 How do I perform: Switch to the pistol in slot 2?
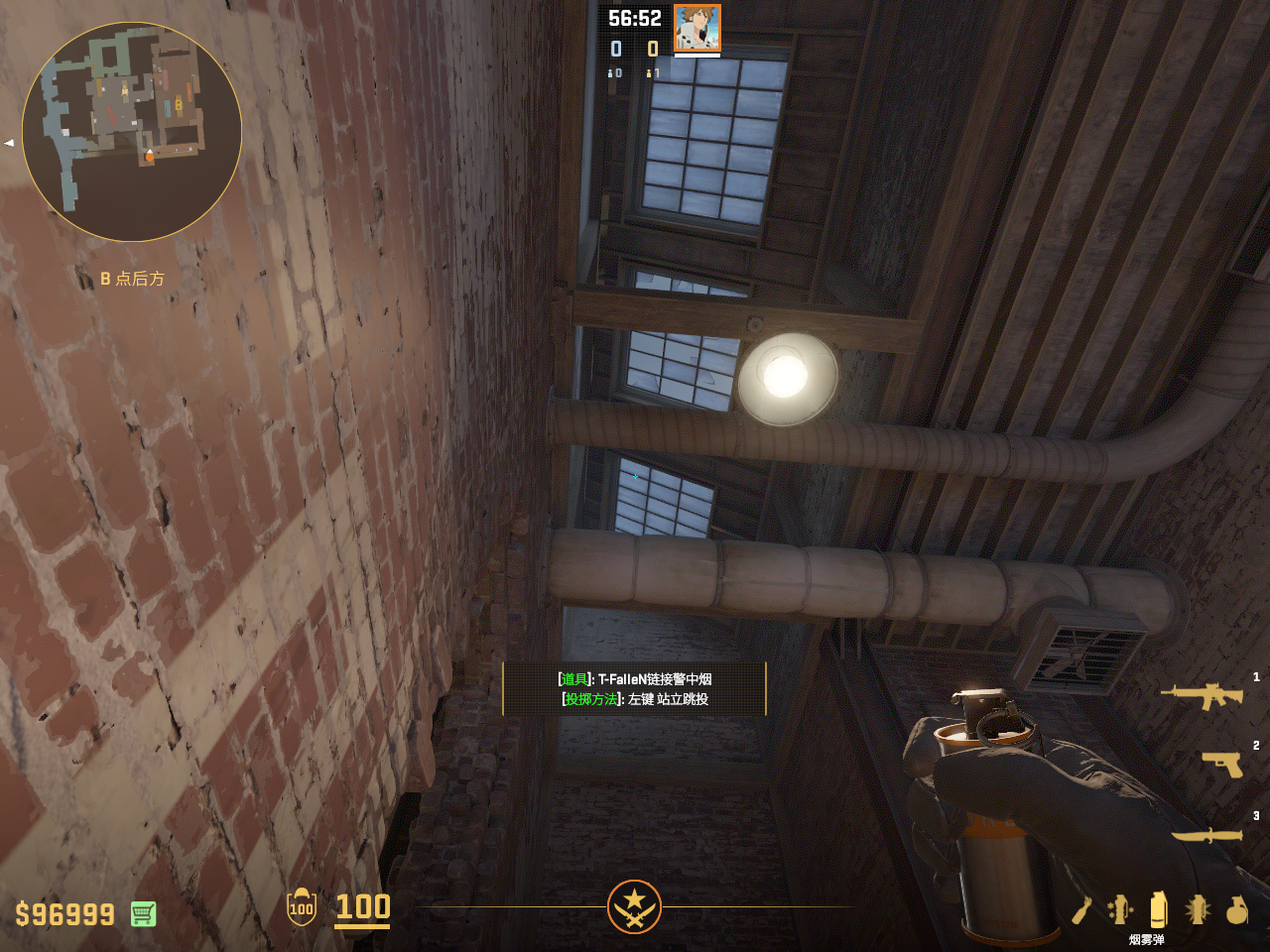(1221, 764)
